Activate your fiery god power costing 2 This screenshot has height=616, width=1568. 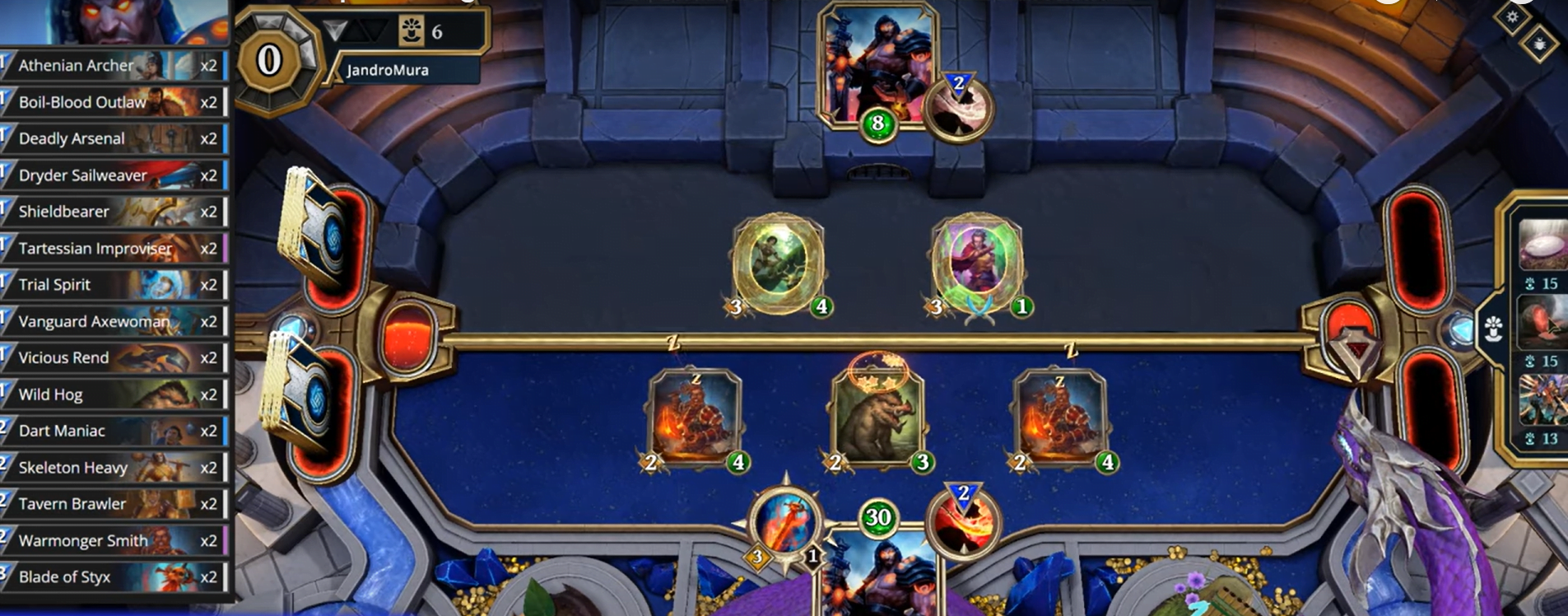[x=963, y=524]
